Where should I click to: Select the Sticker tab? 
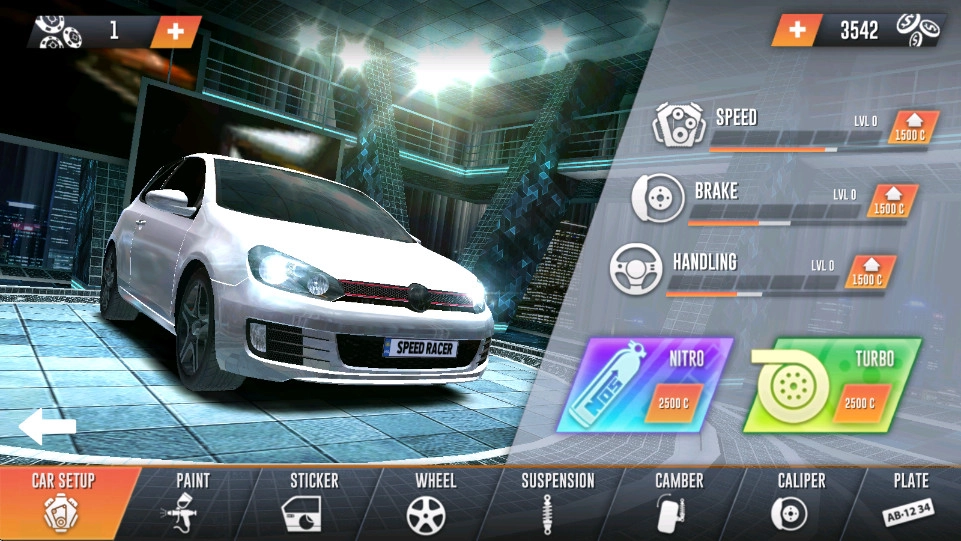[x=314, y=502]
